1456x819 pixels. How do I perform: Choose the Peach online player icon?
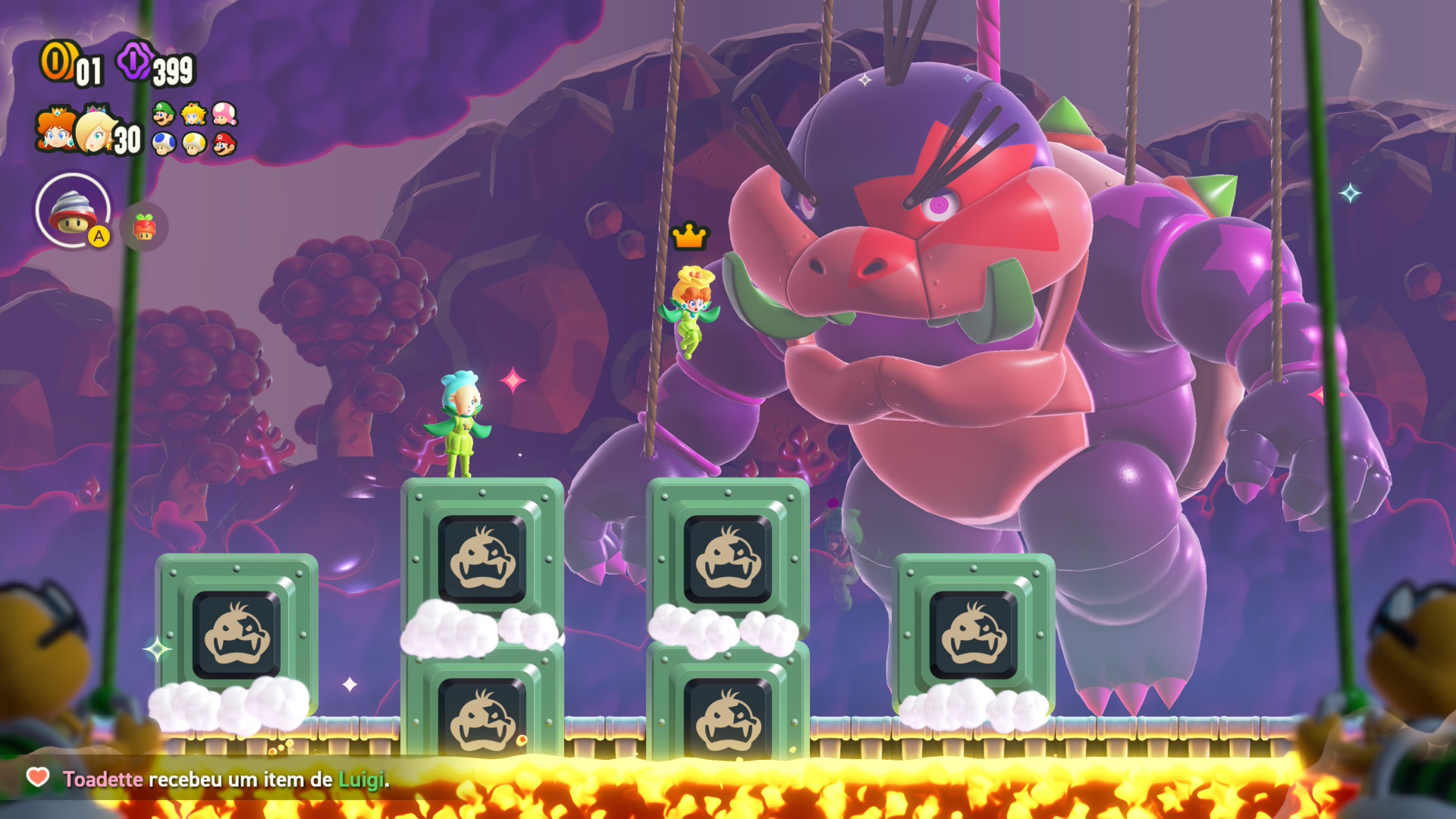click(x=194, y=115)
